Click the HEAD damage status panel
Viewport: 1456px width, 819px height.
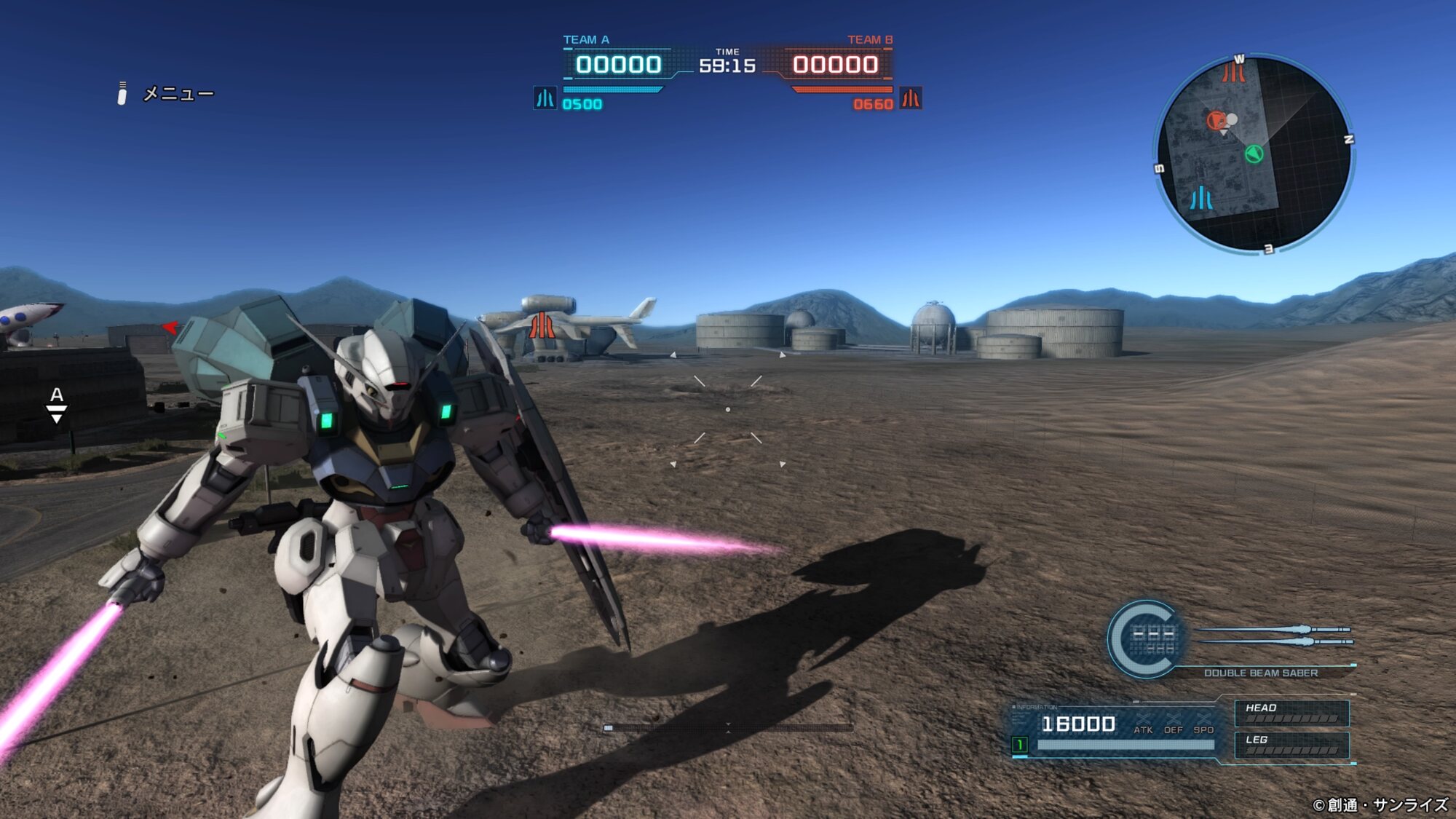[1291, 713]
